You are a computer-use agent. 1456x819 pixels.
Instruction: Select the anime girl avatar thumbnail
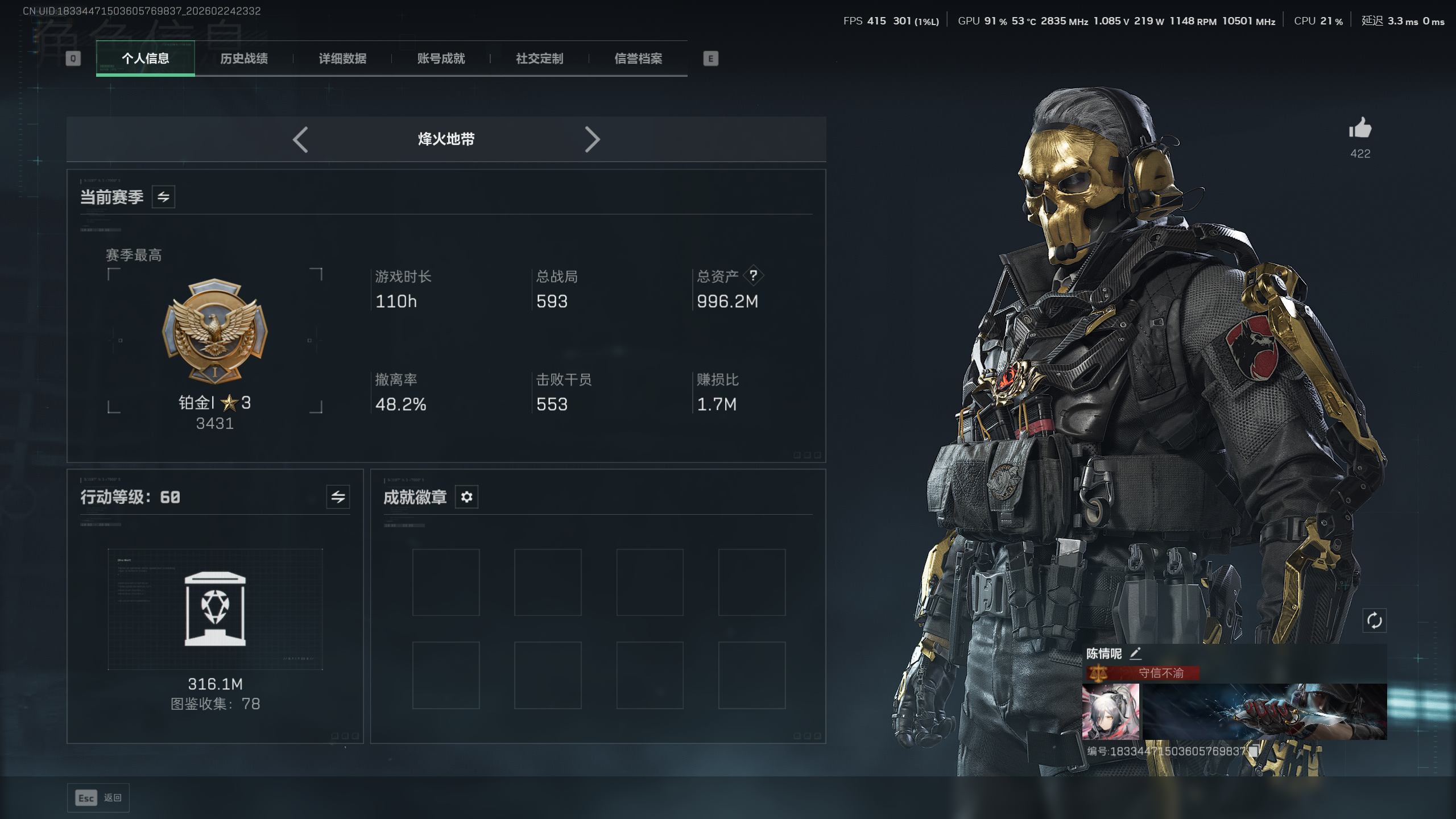1110,712
